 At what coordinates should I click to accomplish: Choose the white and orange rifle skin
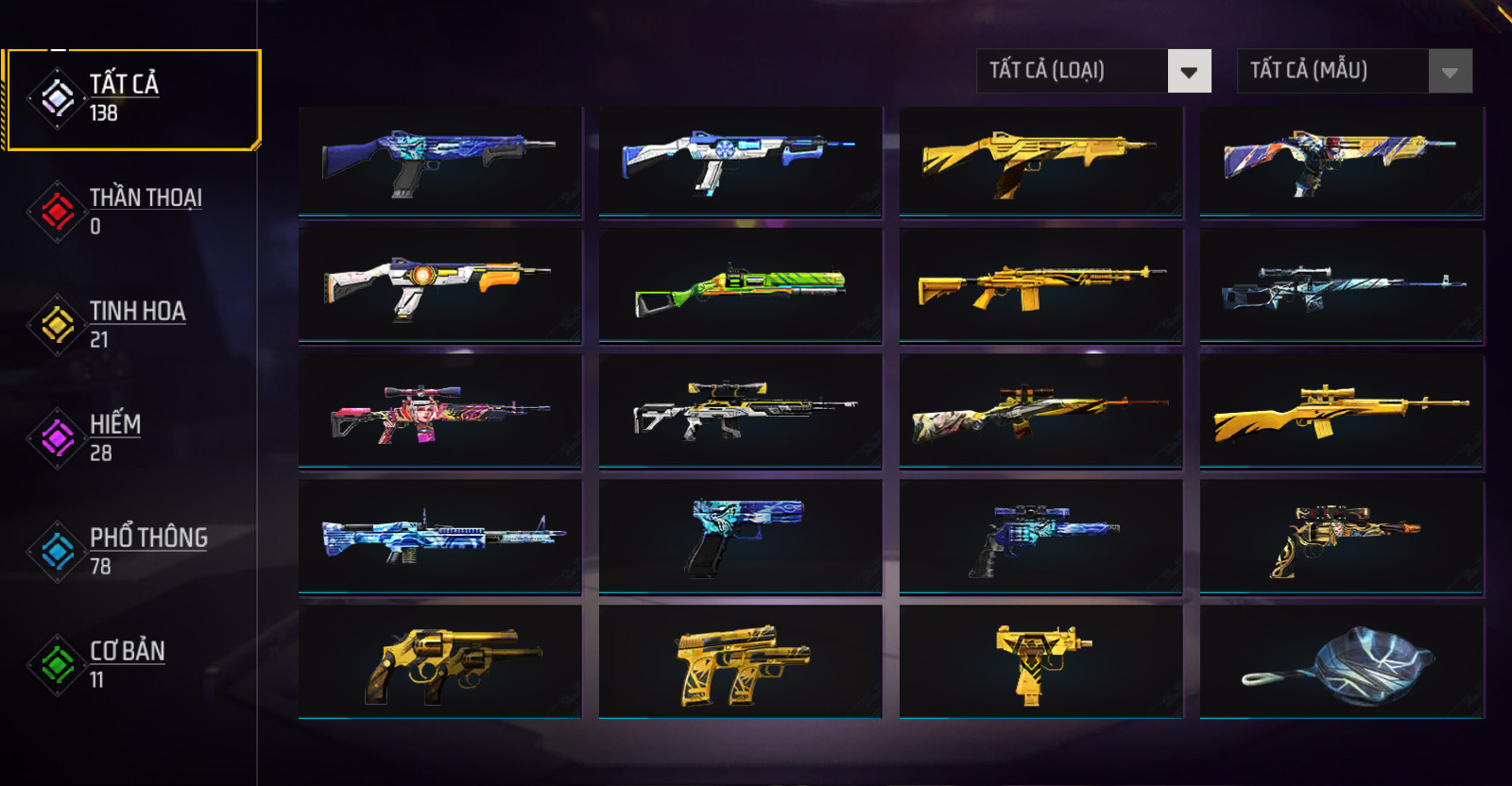(440, 285)
